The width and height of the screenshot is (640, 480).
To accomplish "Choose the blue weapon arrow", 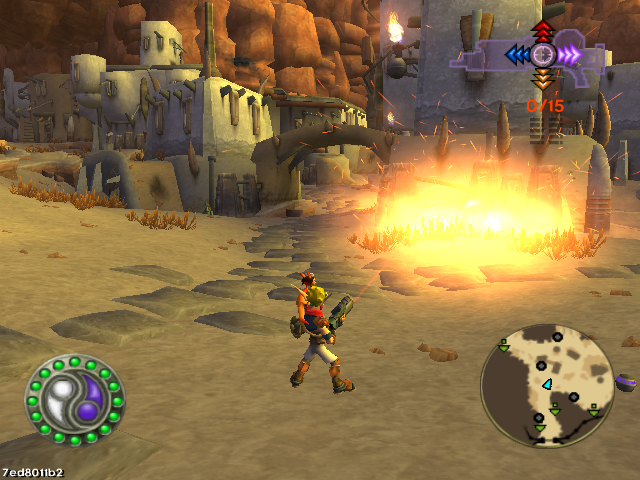I will coord(517,54).
